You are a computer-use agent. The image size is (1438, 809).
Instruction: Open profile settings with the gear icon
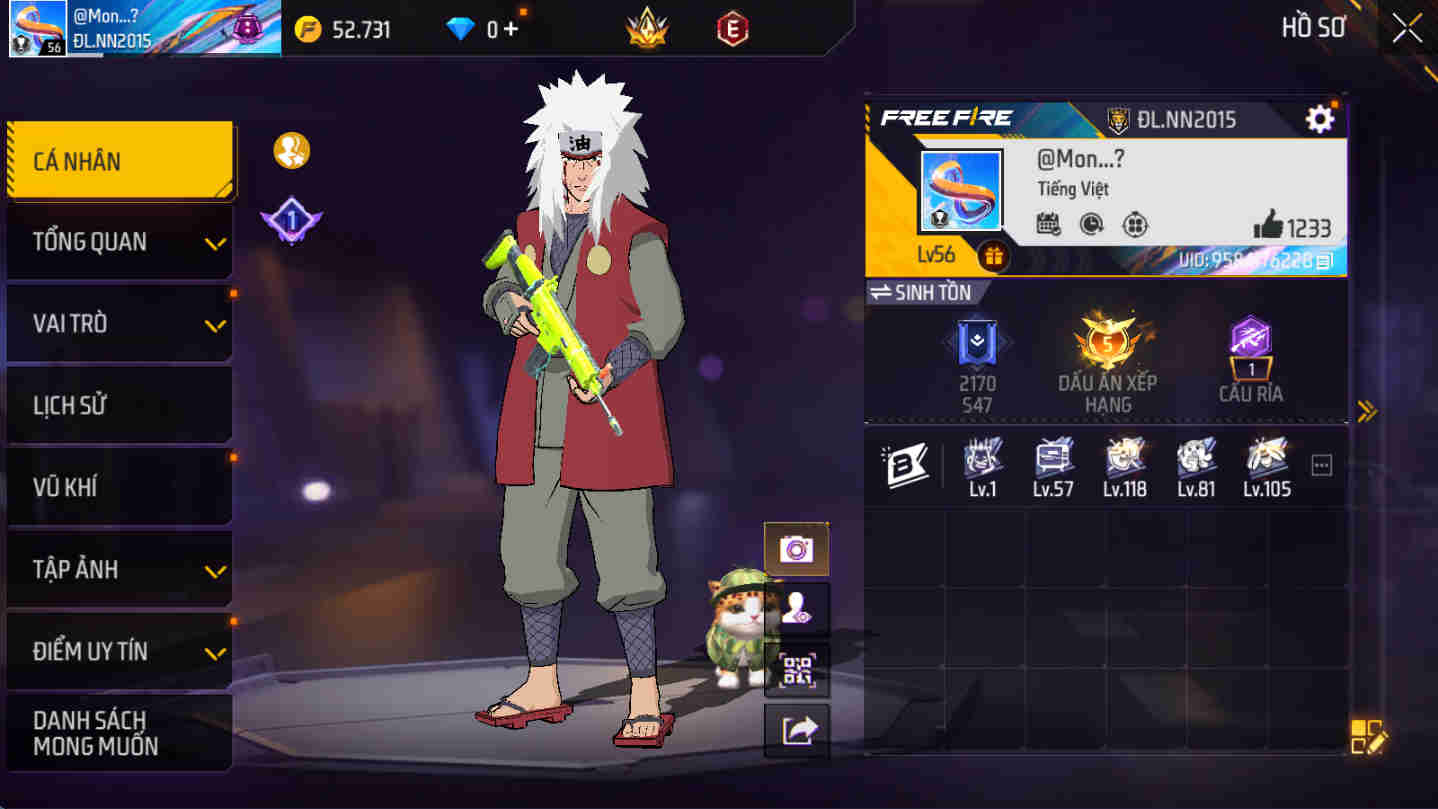1320,118
